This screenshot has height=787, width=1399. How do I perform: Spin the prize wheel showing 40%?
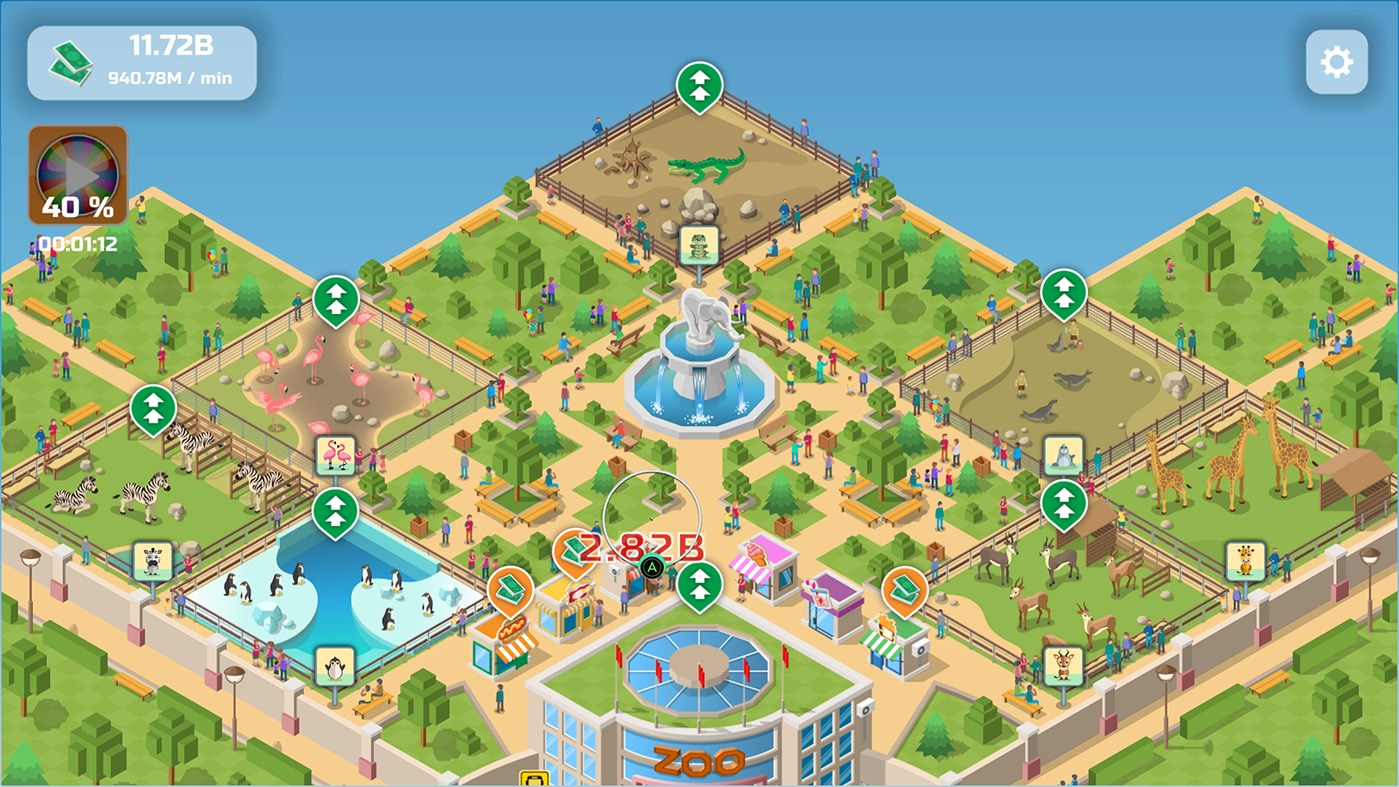point(77,173)
